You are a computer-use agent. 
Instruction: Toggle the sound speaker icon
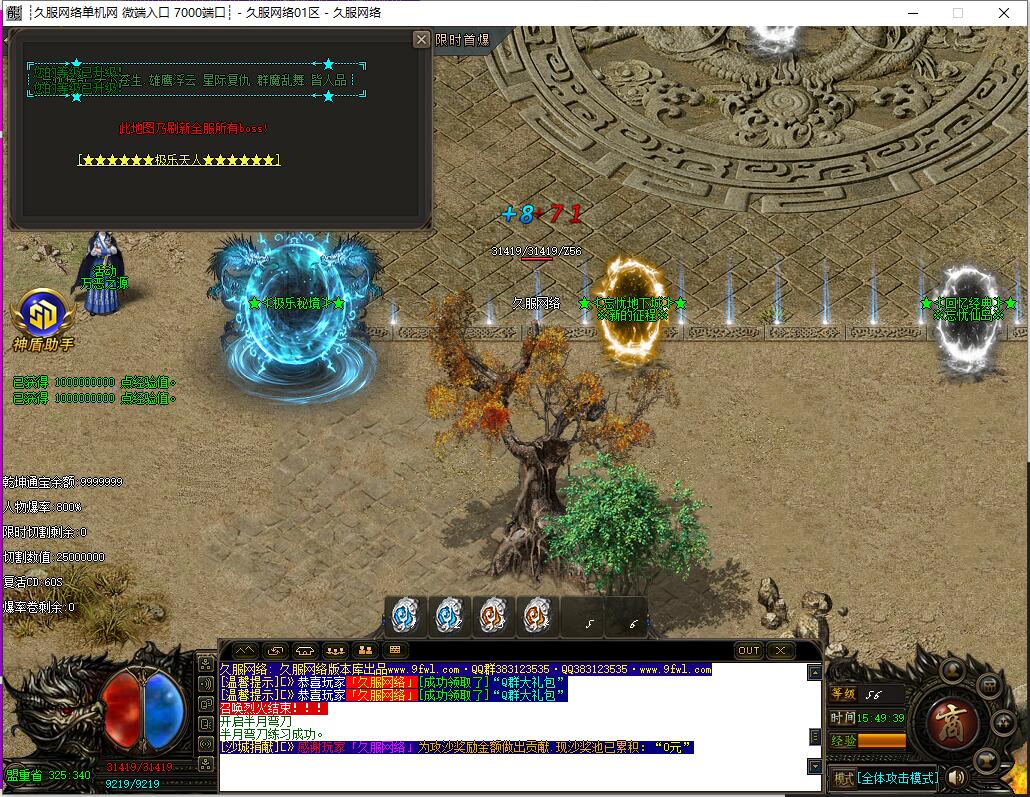(957, 777)
